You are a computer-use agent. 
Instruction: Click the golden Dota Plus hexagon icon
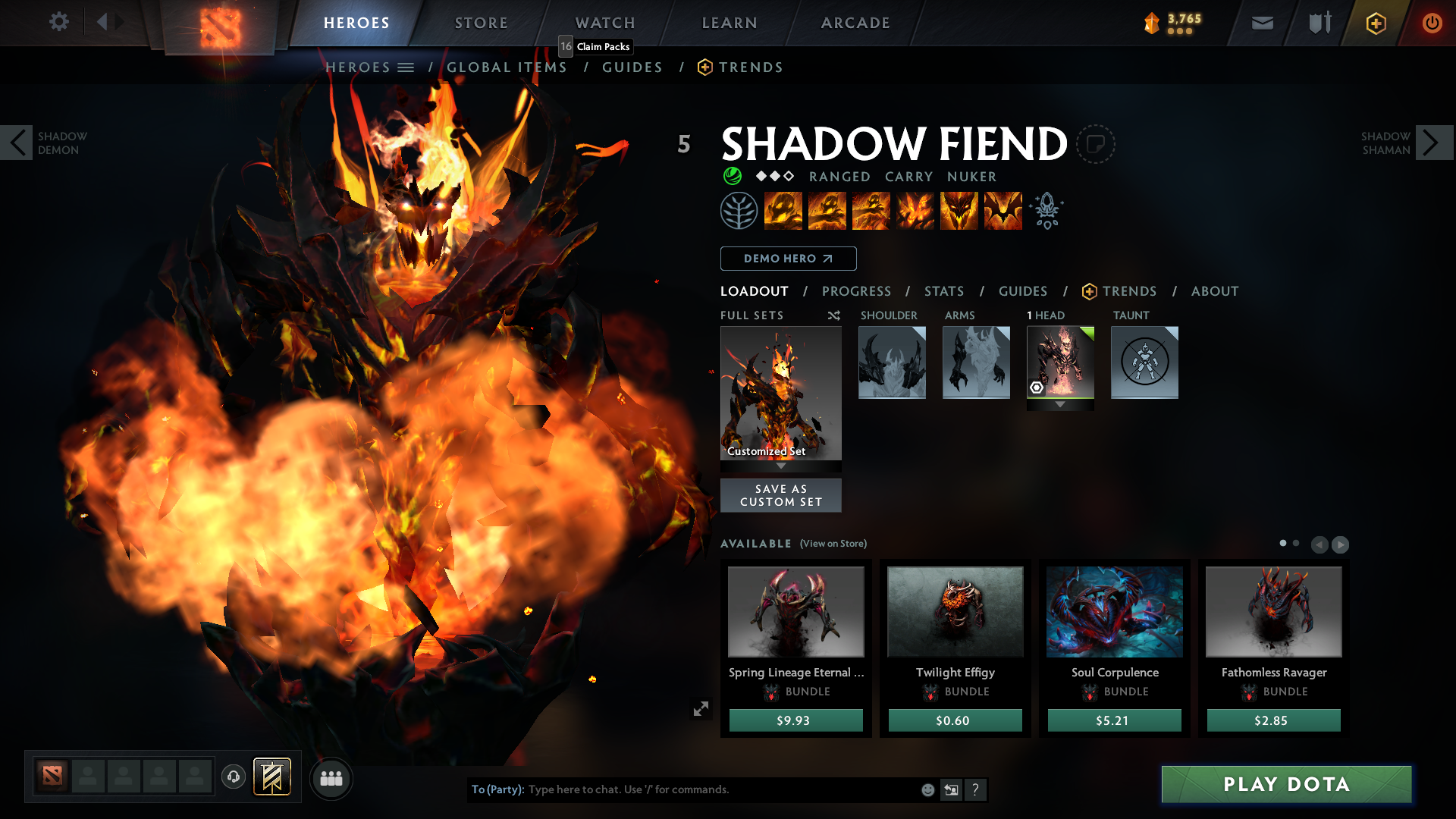1376,23
